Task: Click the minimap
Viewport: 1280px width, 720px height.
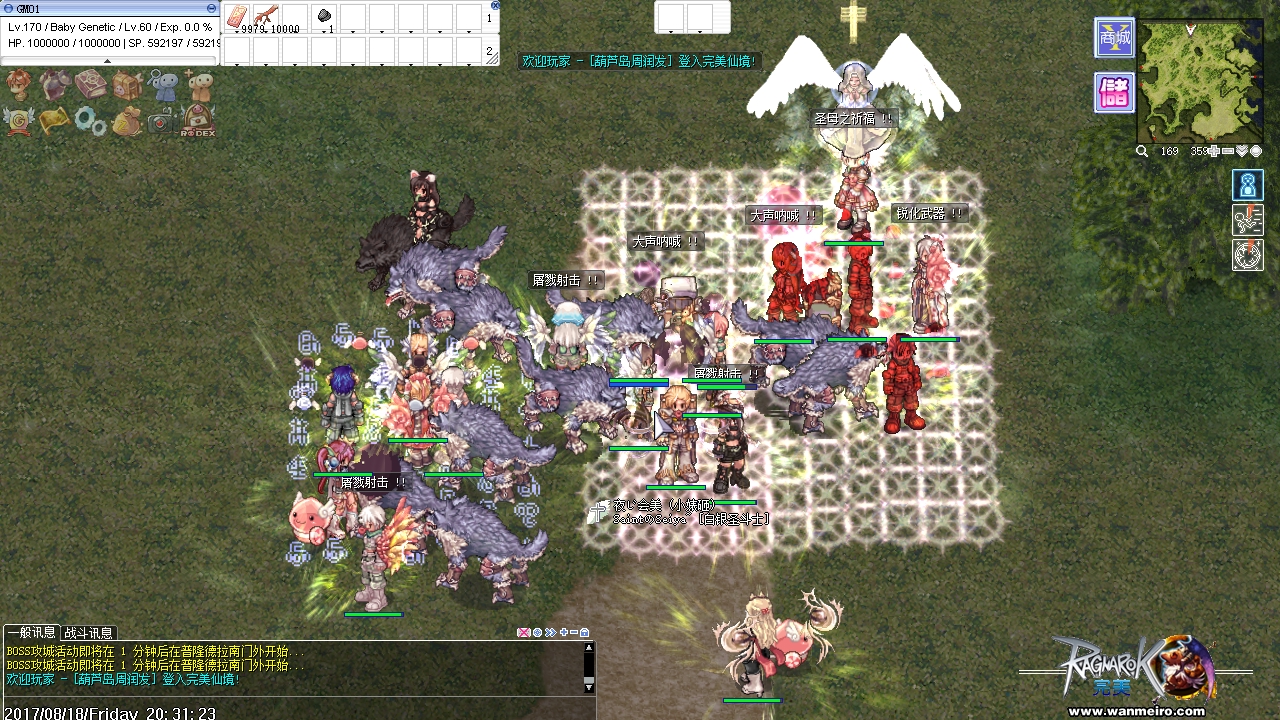Action: point(1200,80)
